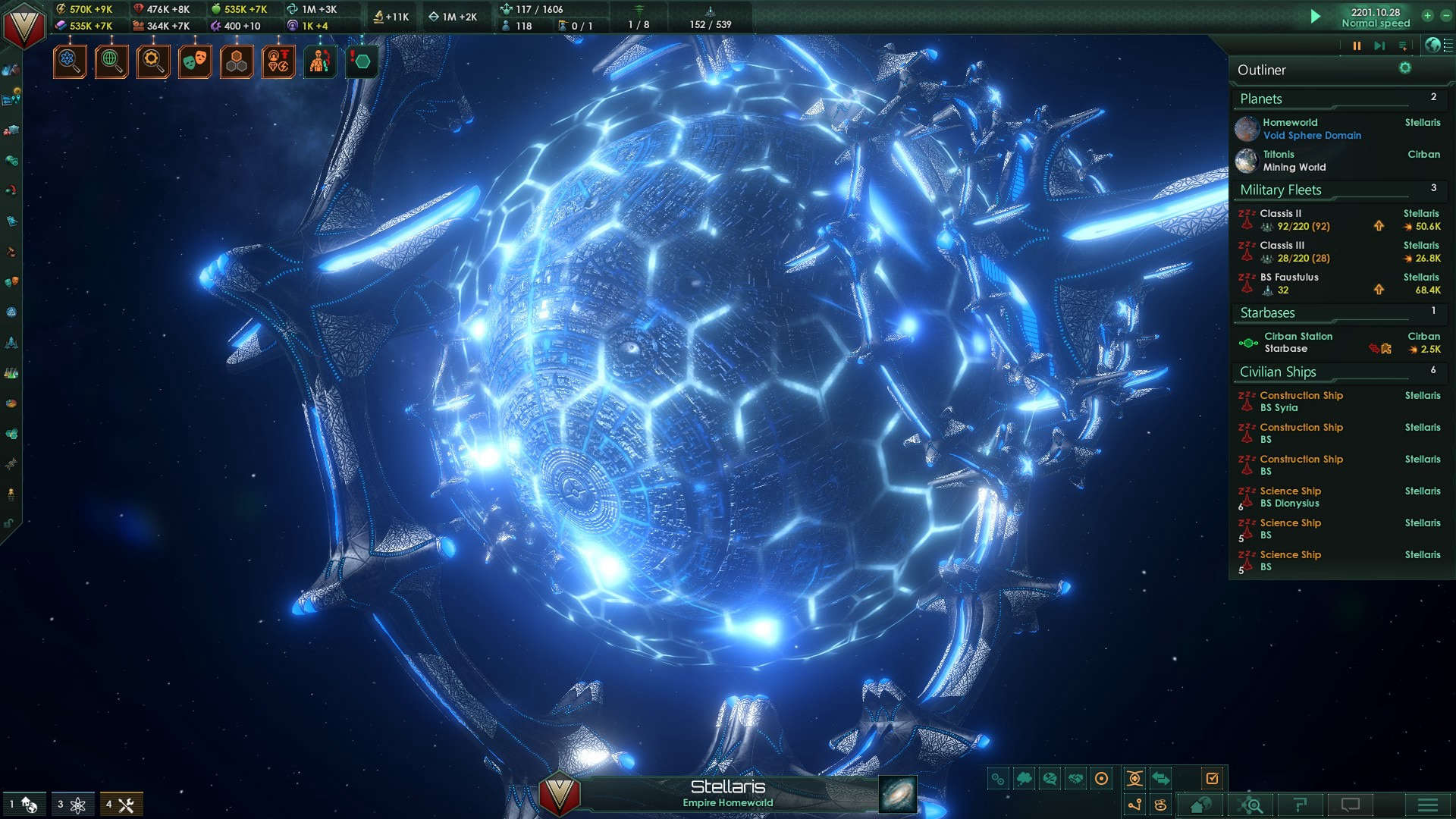
Task: Open the search tool with magnifying glass icon
Action: (x=1253, y=805)
